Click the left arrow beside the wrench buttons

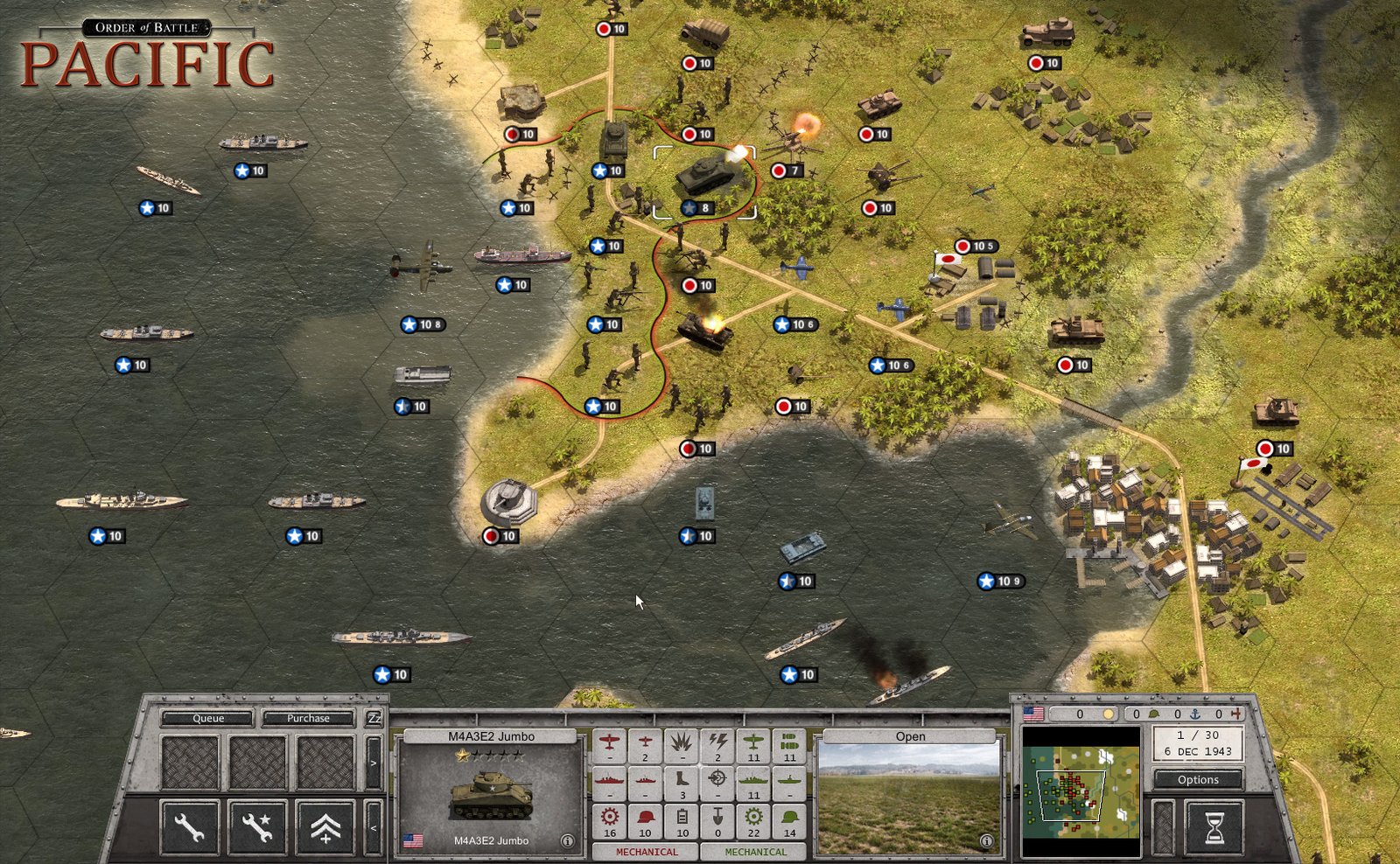374,826
